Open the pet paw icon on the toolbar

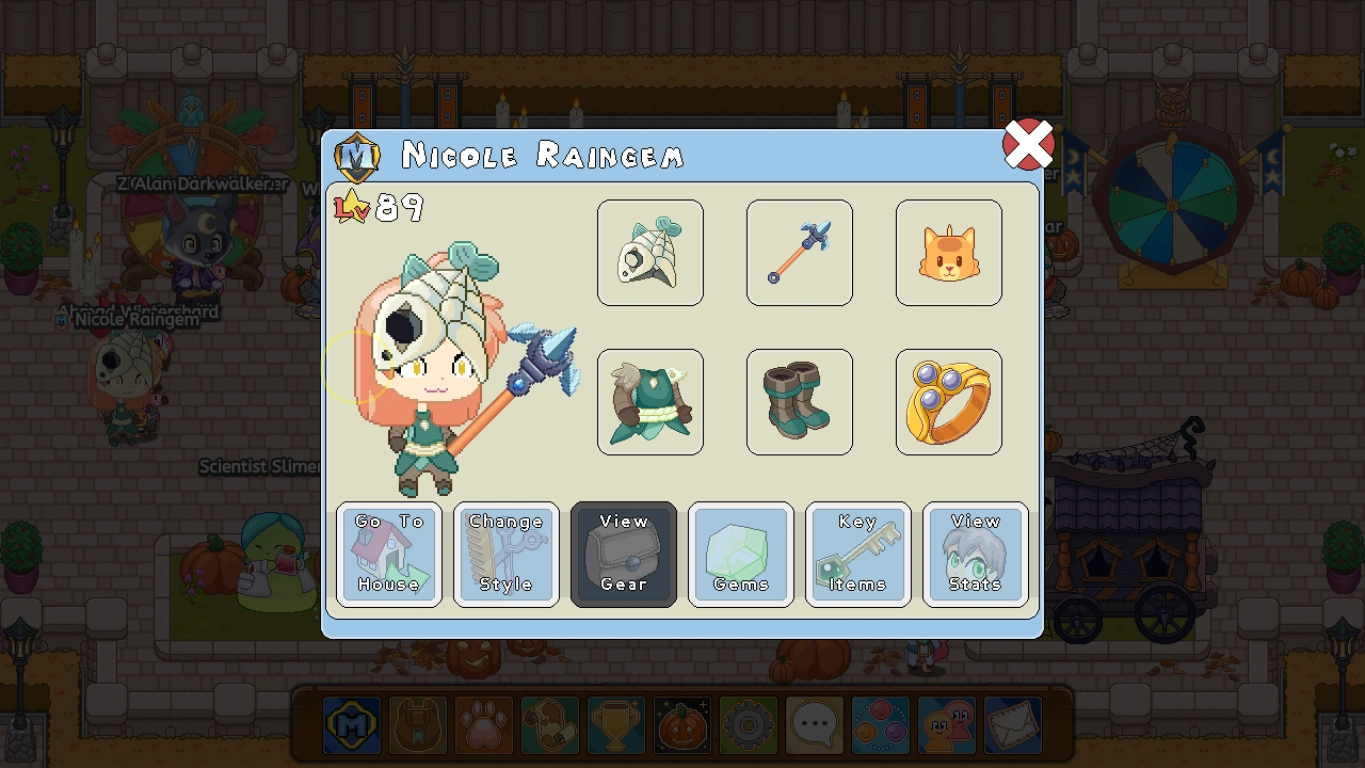483,725
